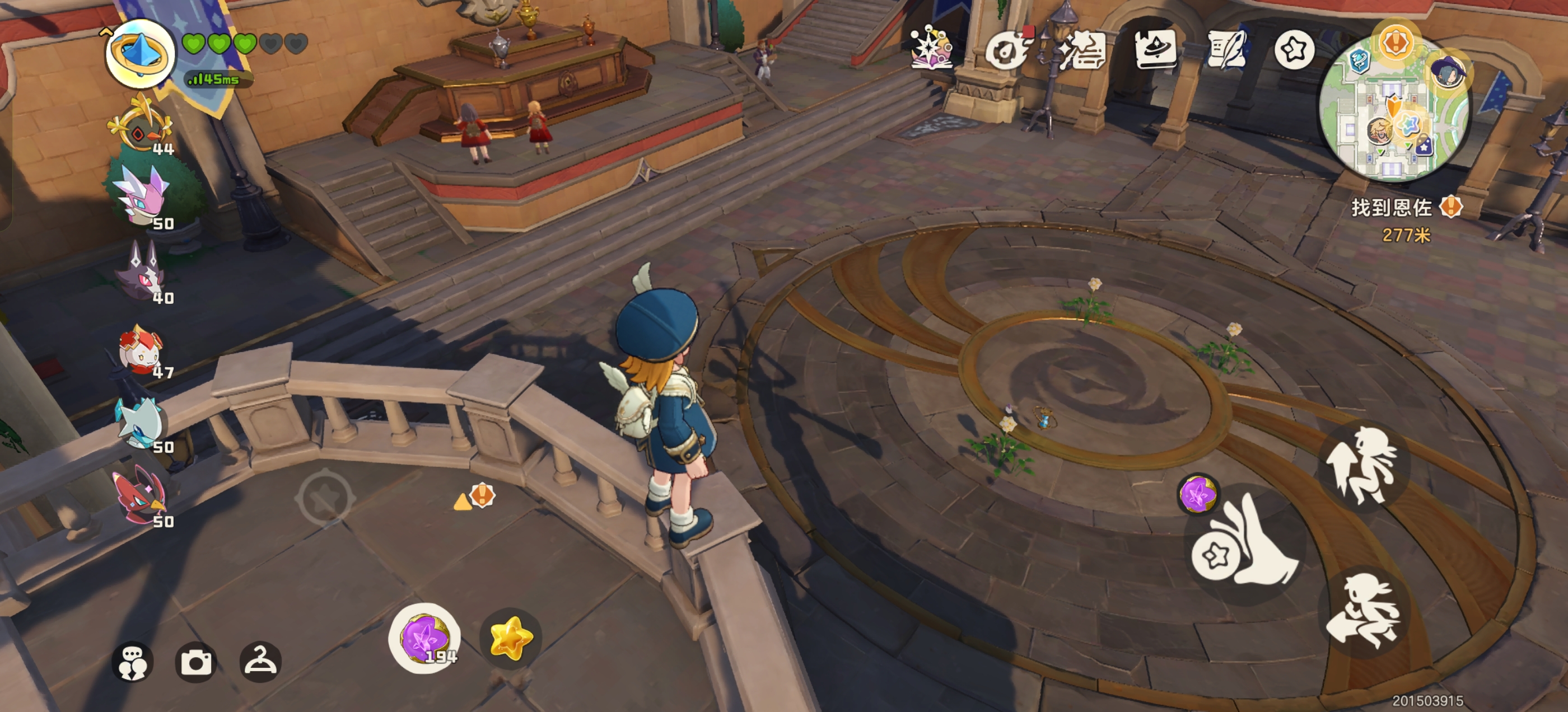1568x712 pixels.
Task: Open the camera photo mode
Action: point(196,662)
